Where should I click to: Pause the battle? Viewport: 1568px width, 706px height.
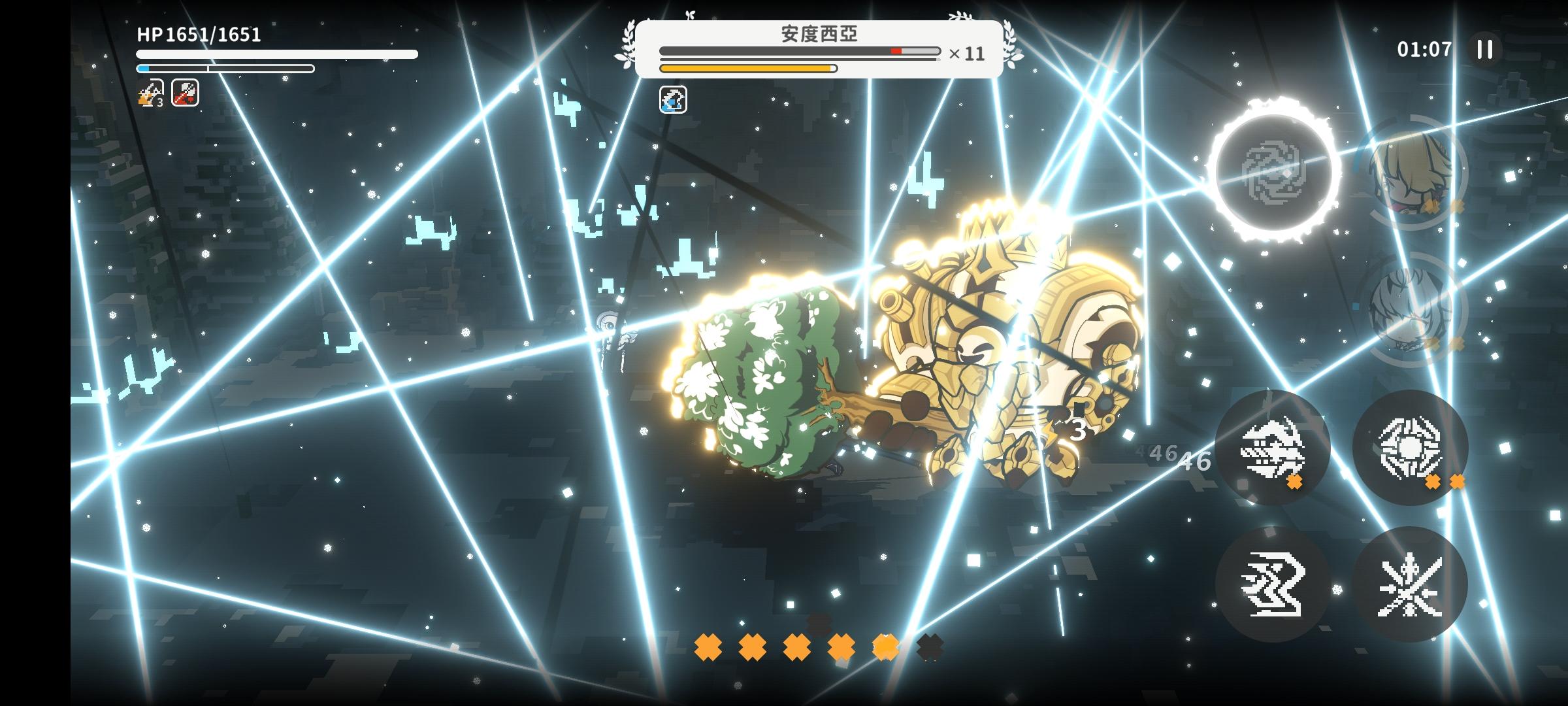pos(1484,50)
